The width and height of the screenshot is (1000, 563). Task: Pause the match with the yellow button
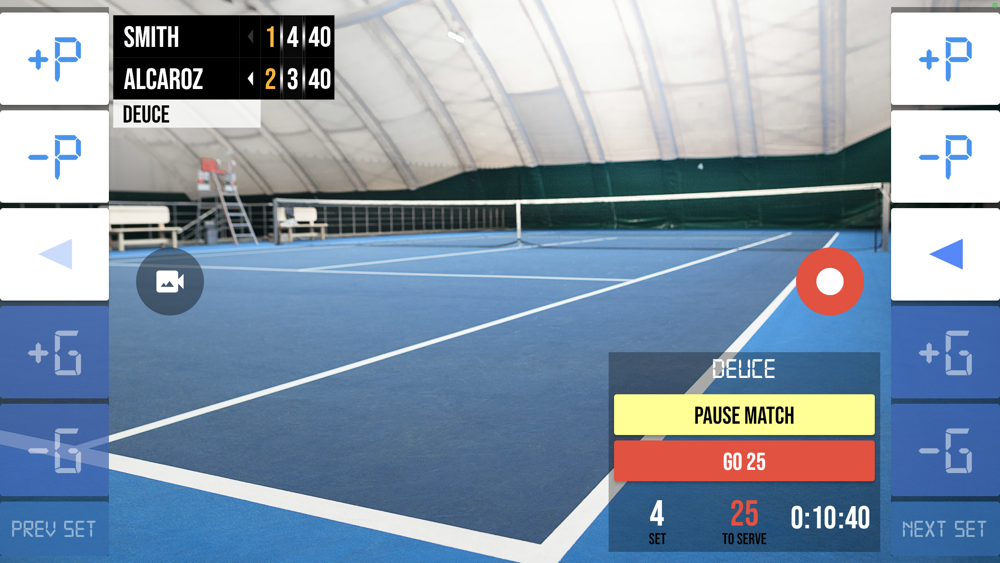[744, 415]
